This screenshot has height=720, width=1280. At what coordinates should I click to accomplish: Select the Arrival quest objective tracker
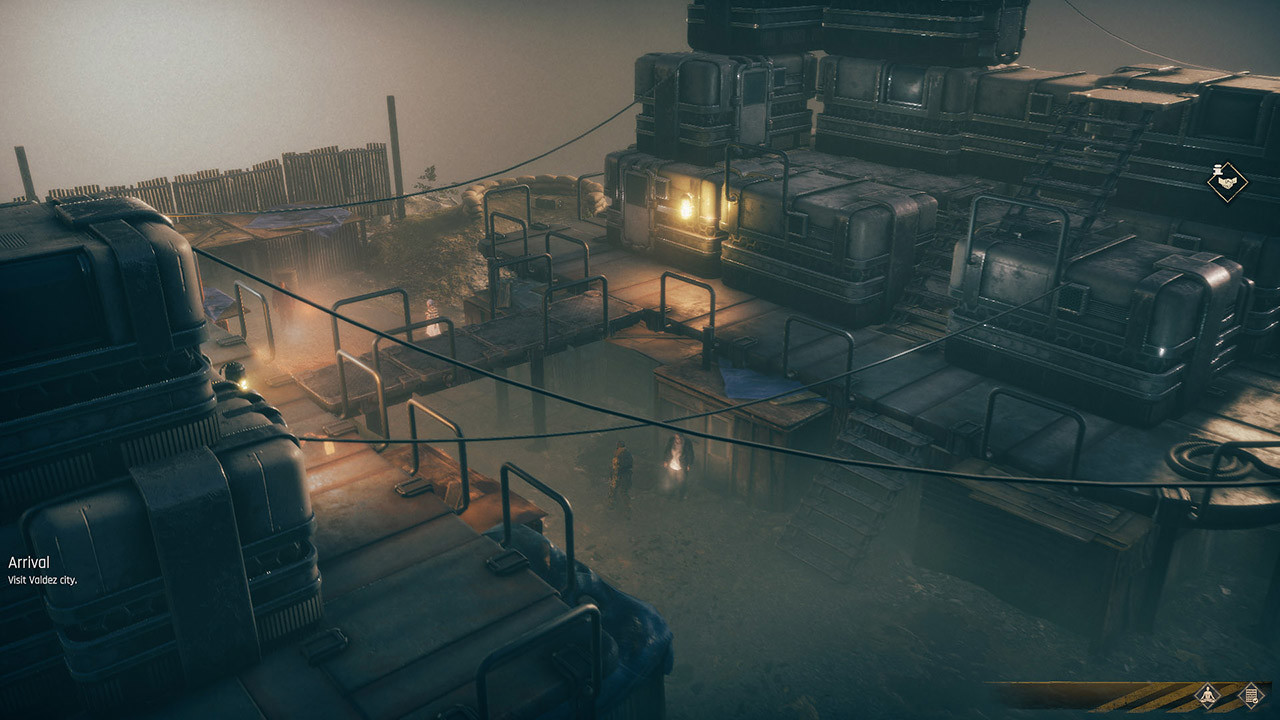[42, 570]
